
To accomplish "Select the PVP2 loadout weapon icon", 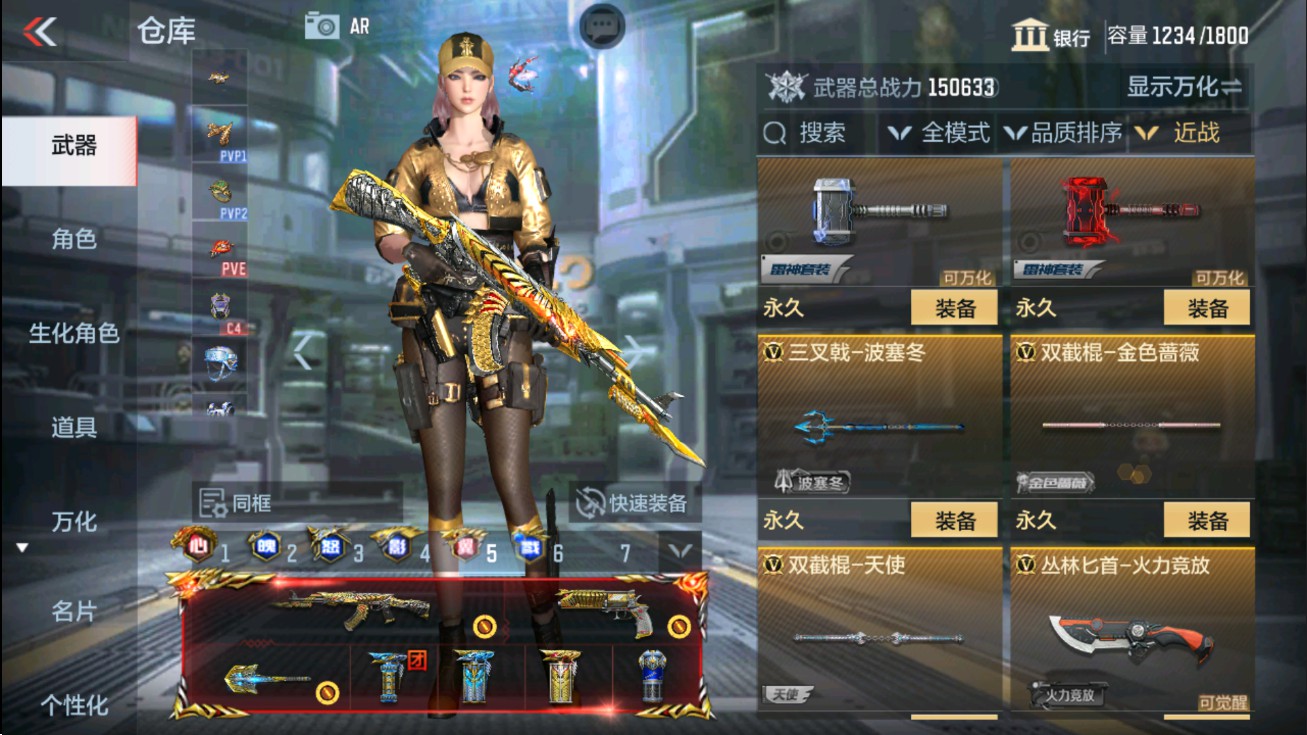I will click(219, 190).
